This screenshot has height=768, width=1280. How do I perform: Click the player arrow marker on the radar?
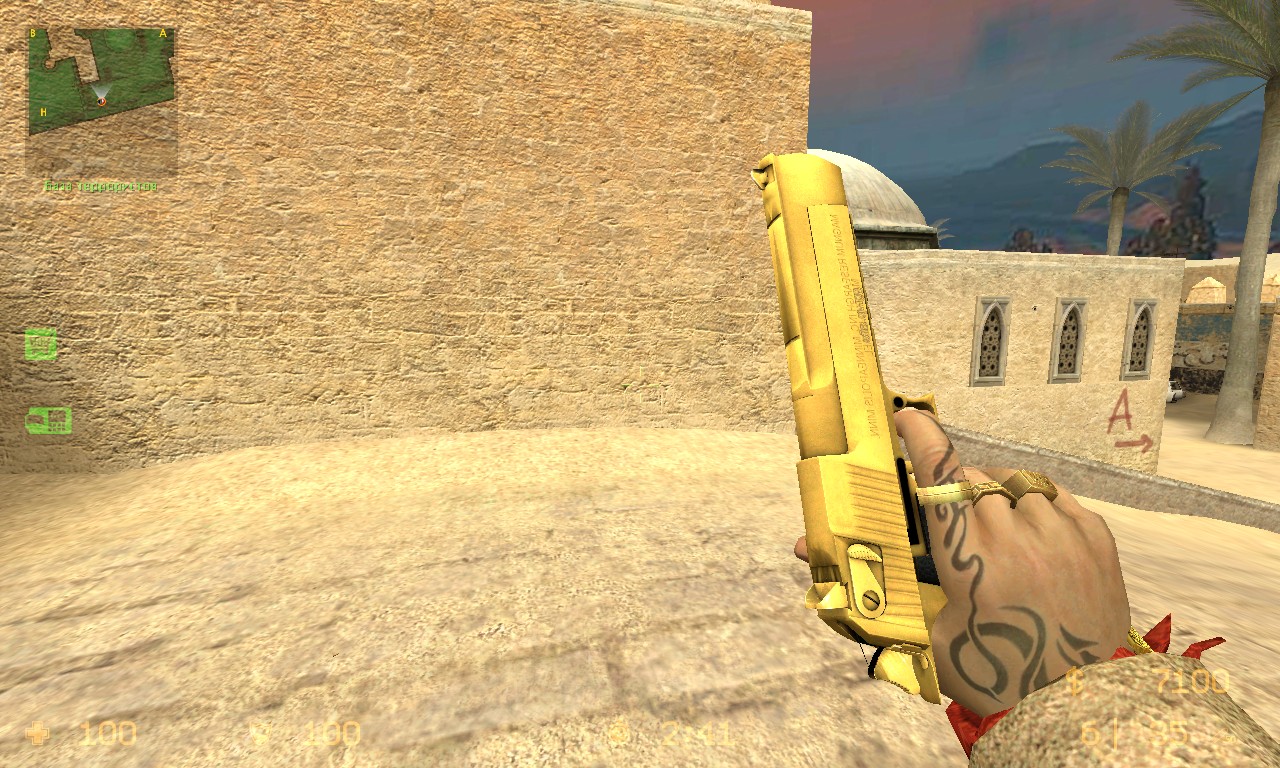tap(101, 100)
